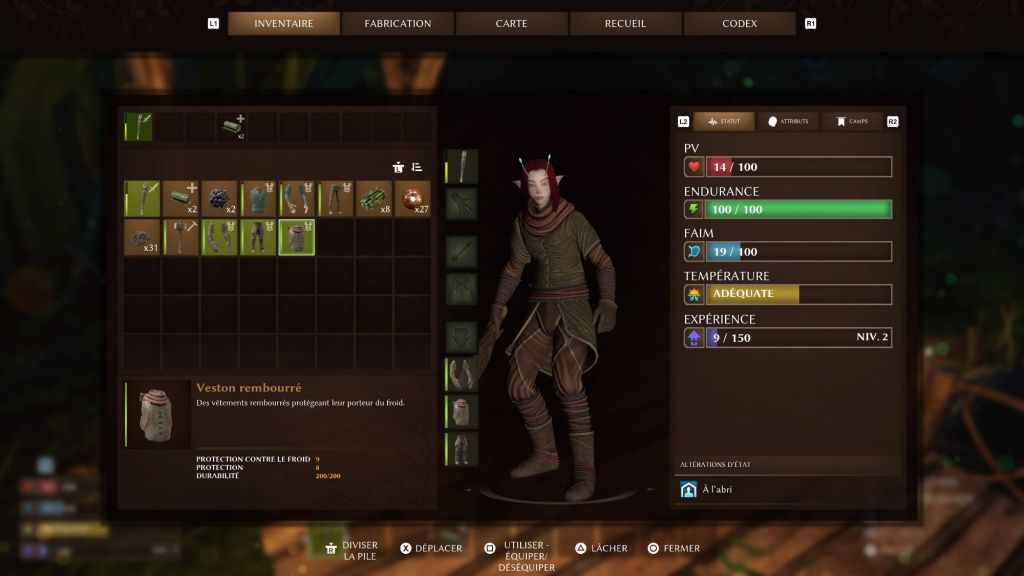Select the equipped padded jacket slot

461,411
